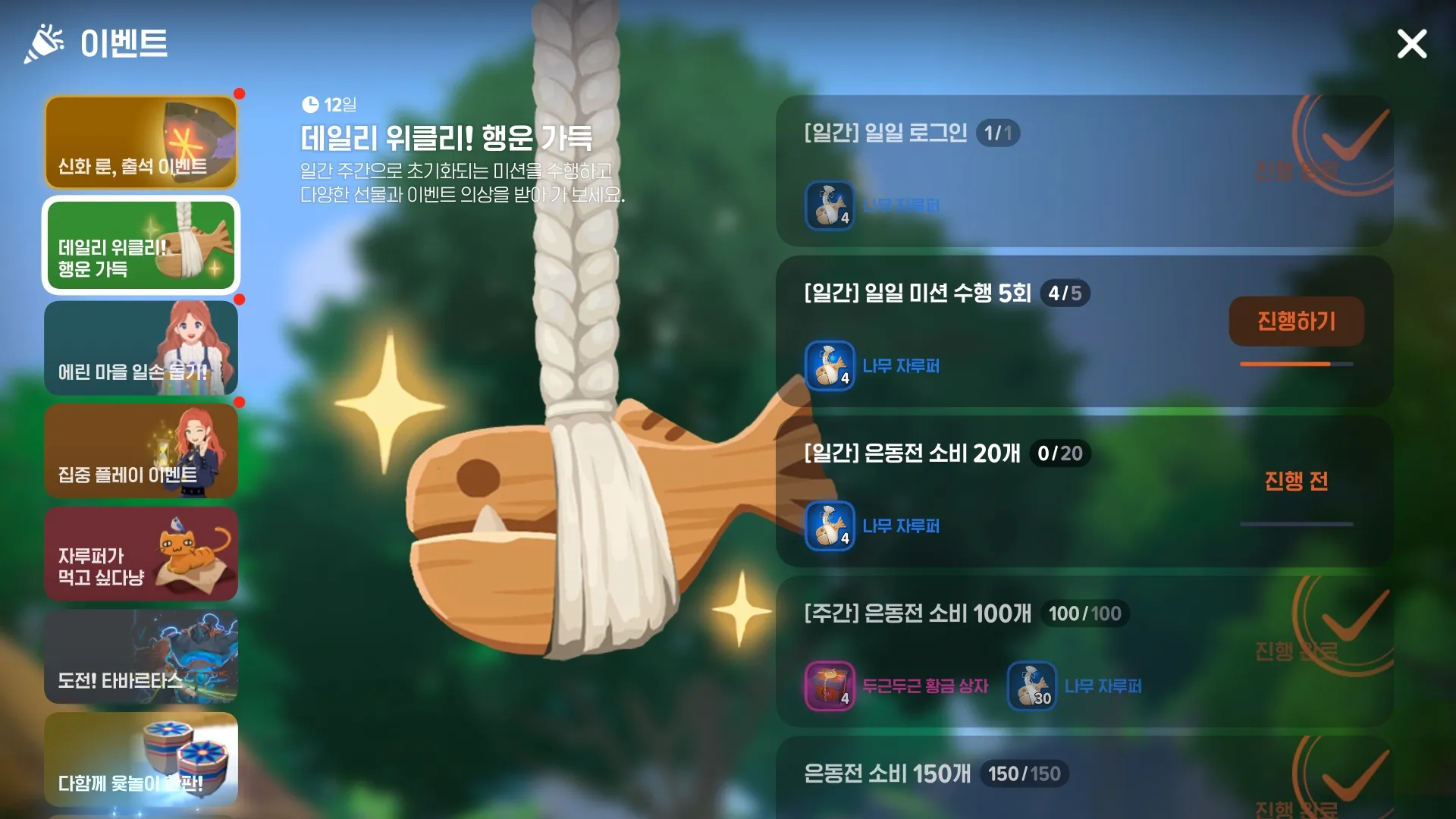Click the progress bar under 진행하기
This screenshot has width=1456, height=819.
pyautogui.click(x=1297, y=364)
